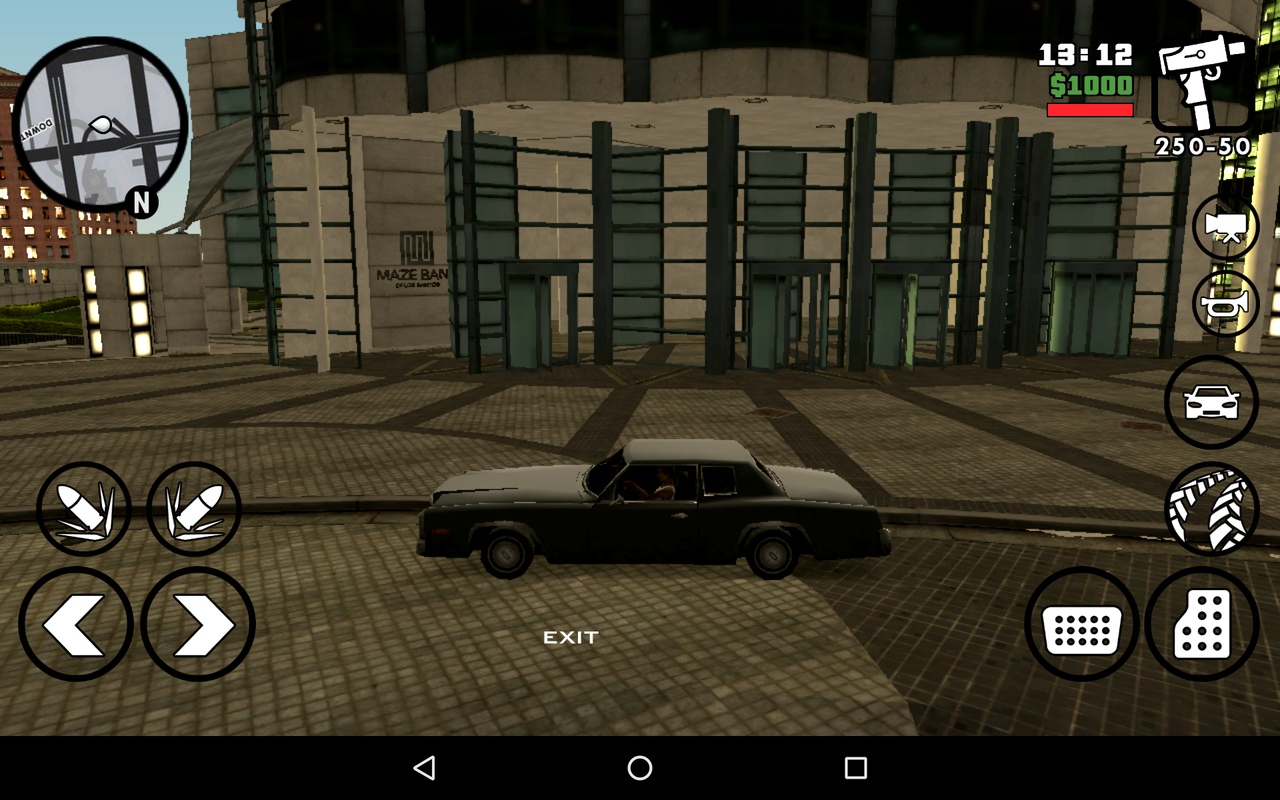Fire drive-by right with the bullet icon
The height and width of the screenshot is (800, 1280).
[197, 508]
